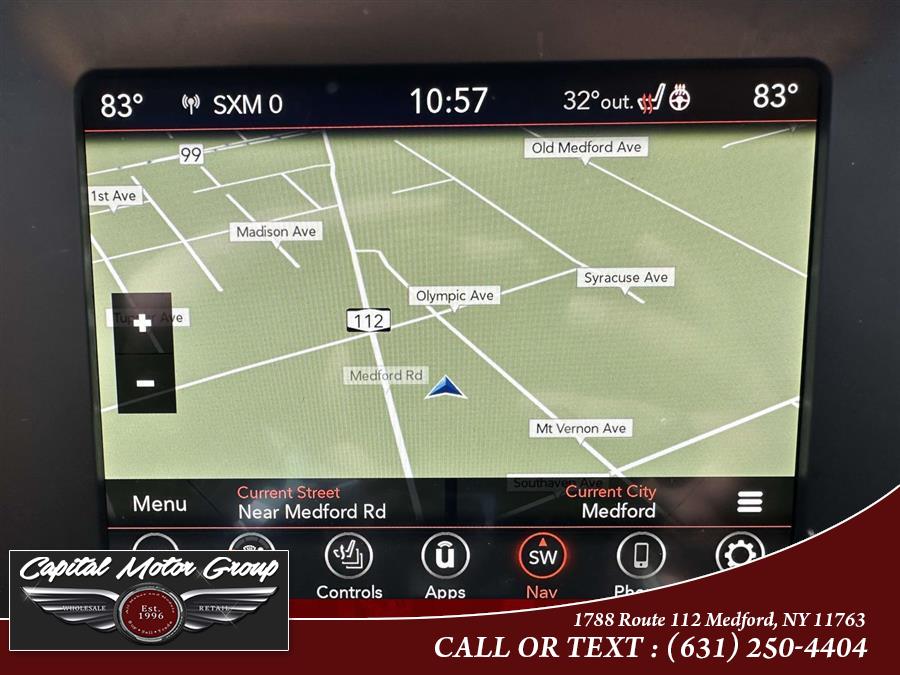Select the Nav compass button
This screenshot has height=675, width=900.
point(542,560)
